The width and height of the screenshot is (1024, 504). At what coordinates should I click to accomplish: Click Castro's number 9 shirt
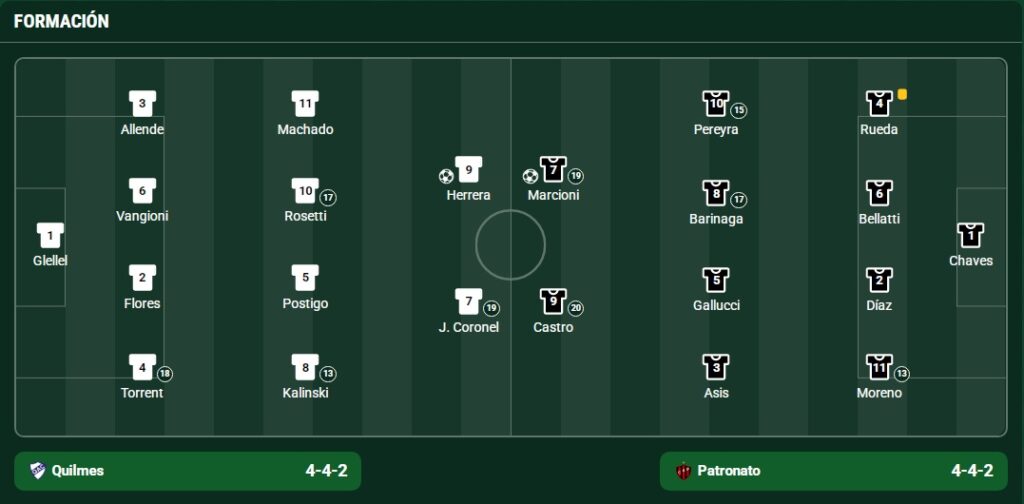(553, 301)
